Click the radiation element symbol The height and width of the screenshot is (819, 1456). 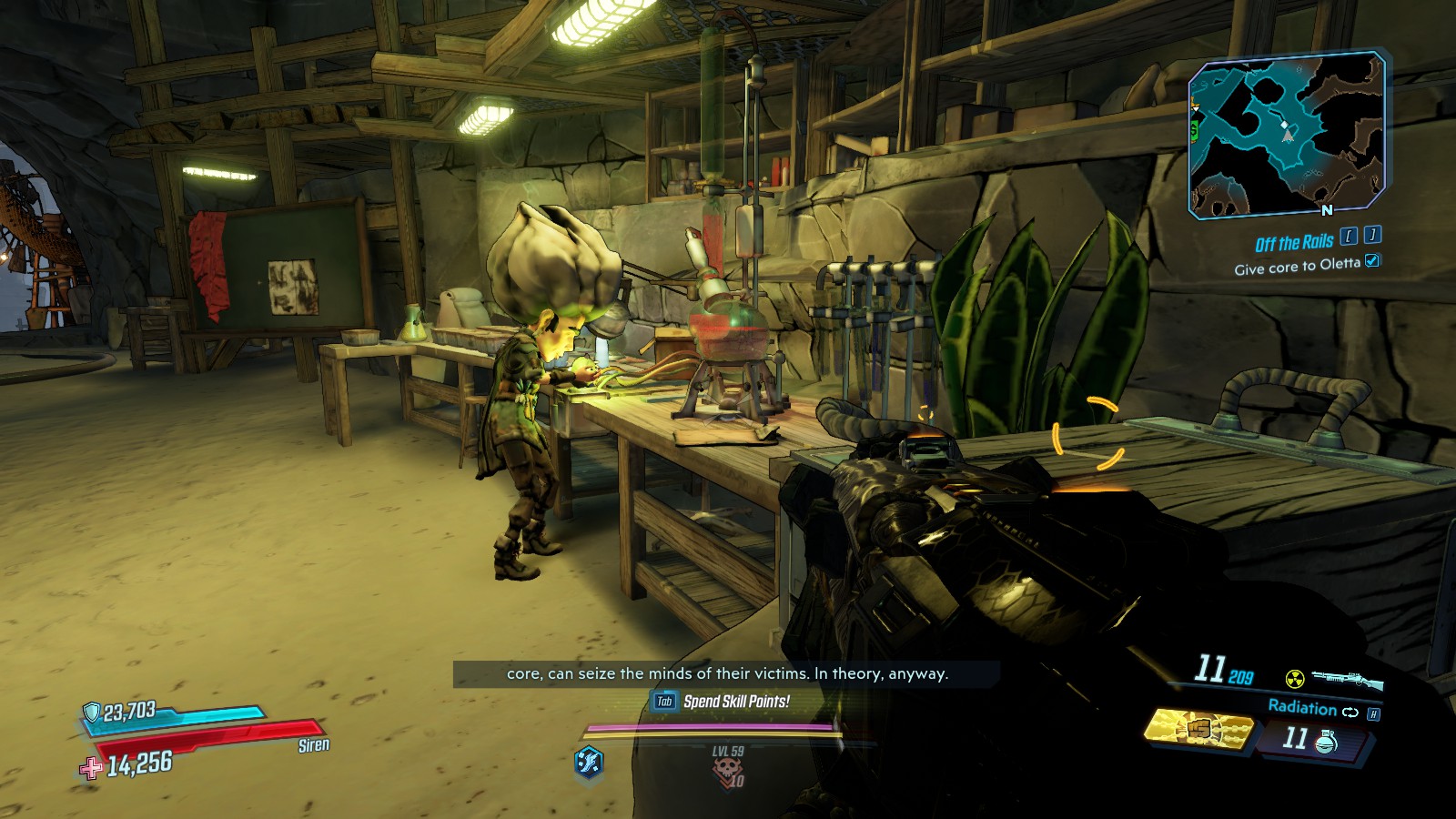pyautogui.click(x=1294, y=679)
